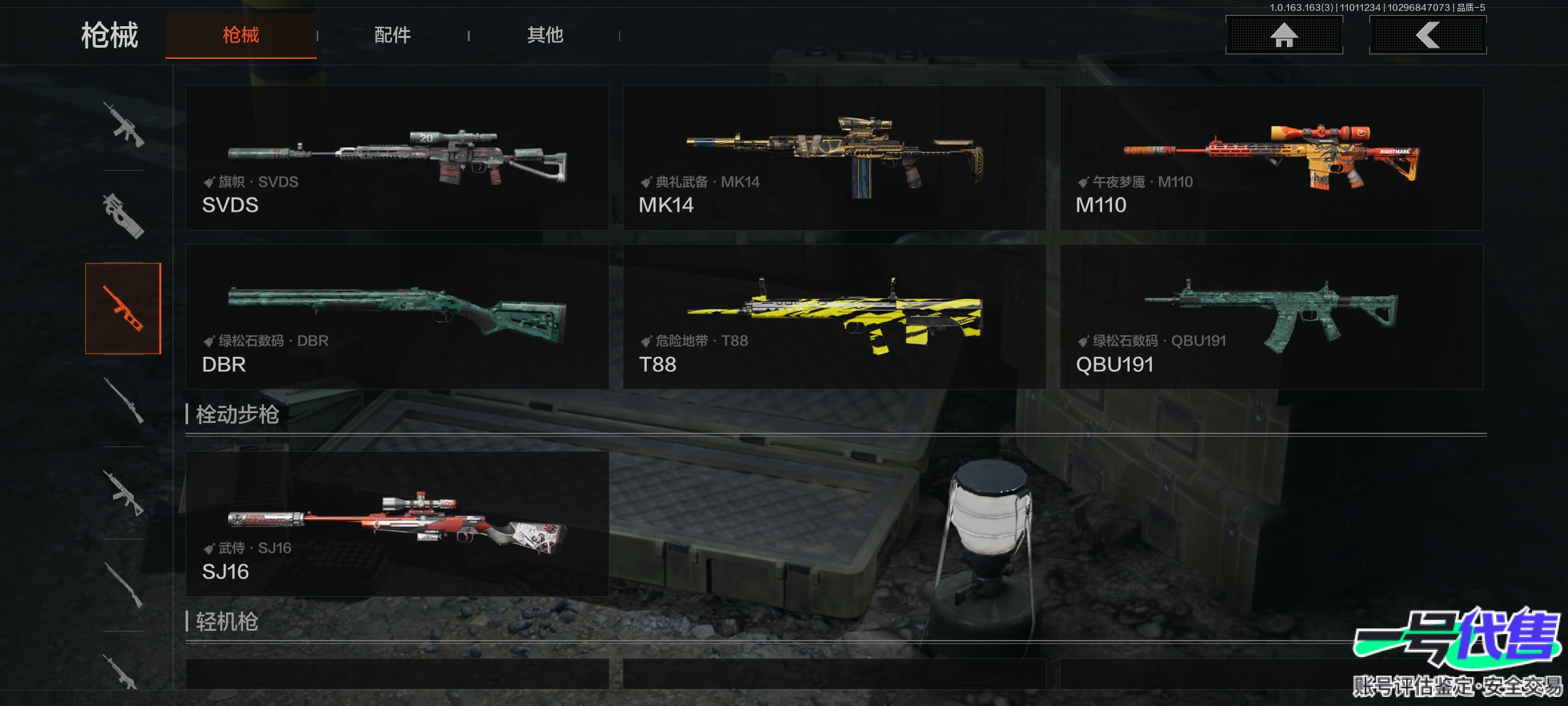Click the back arrow button
This screenshot has width=1568, height=706.
pyautogui.click(x=1428, y=35)
